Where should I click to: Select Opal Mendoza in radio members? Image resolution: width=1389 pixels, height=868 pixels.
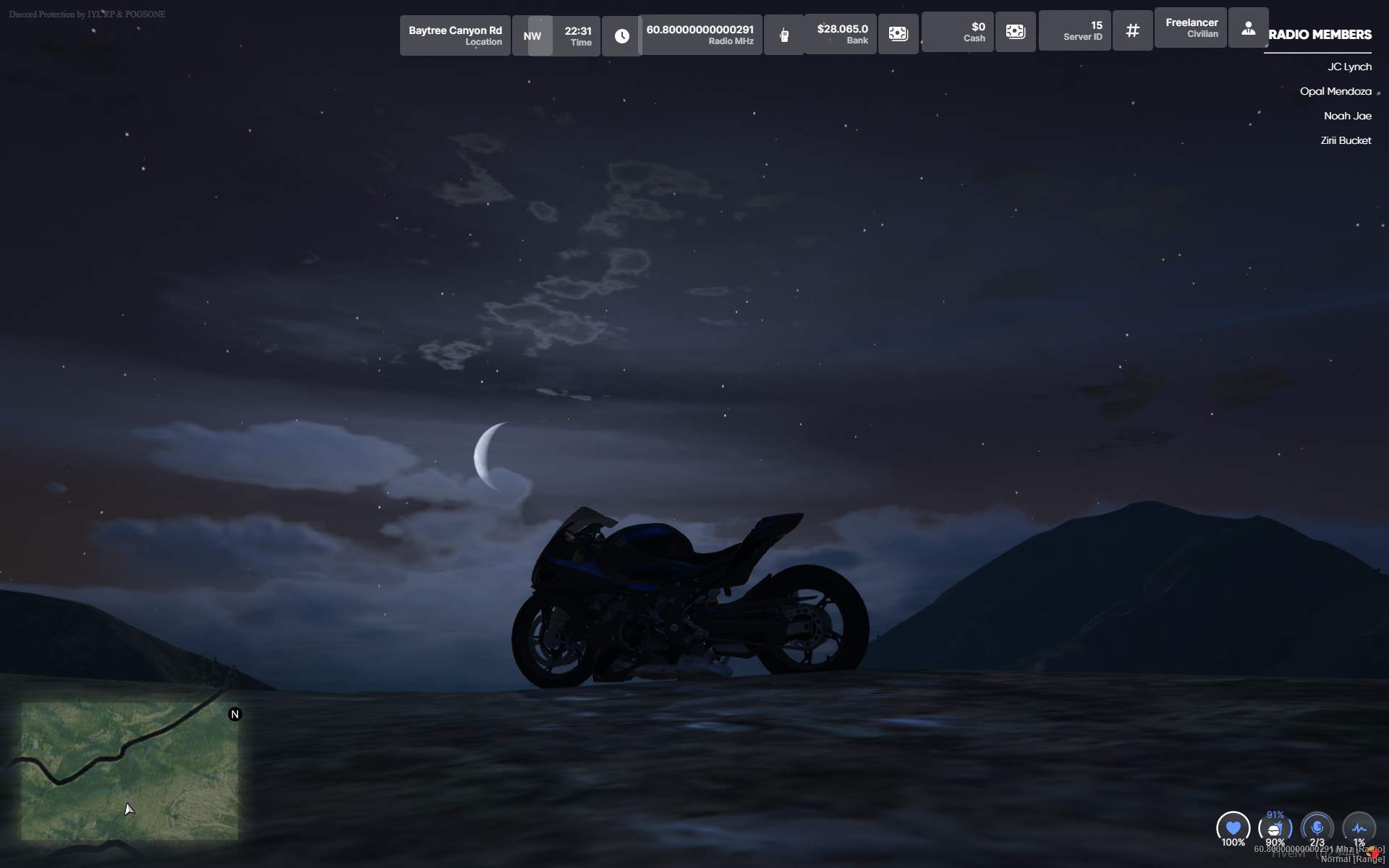[1335, 91]
